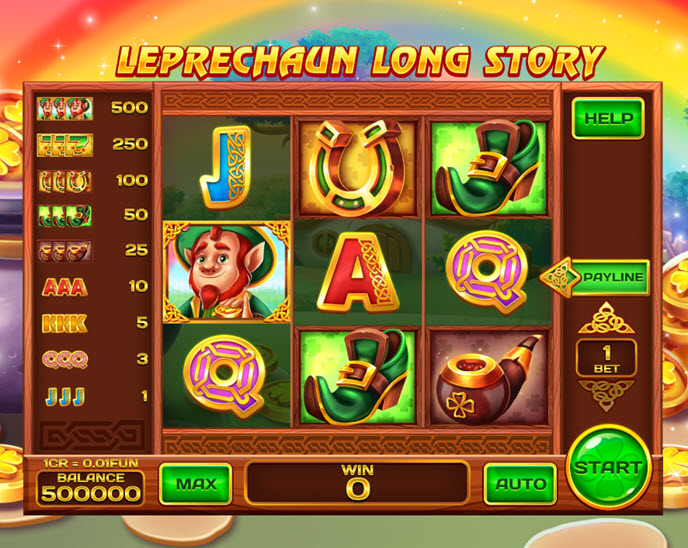Enable AUTO spin mode

point(520,484)
